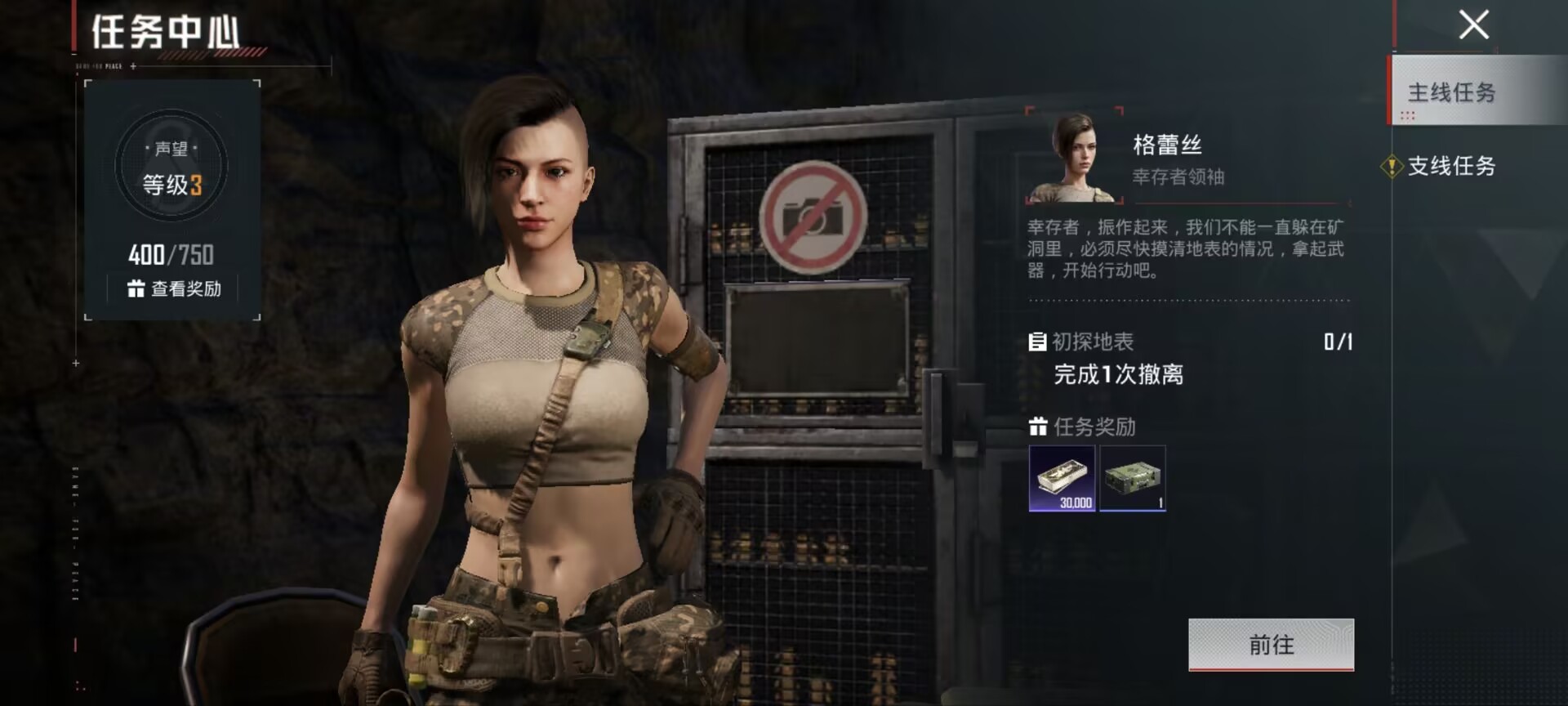Open the 支线任务 side missions tab
Image resolution: width=1568 pixels, height=706 pixels.
tap(1451, 166)
